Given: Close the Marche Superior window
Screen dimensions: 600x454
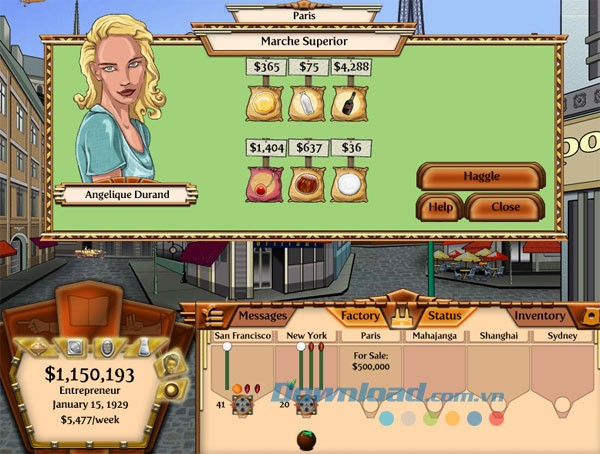Looking at the screenshot, I should tap(506, 207).
